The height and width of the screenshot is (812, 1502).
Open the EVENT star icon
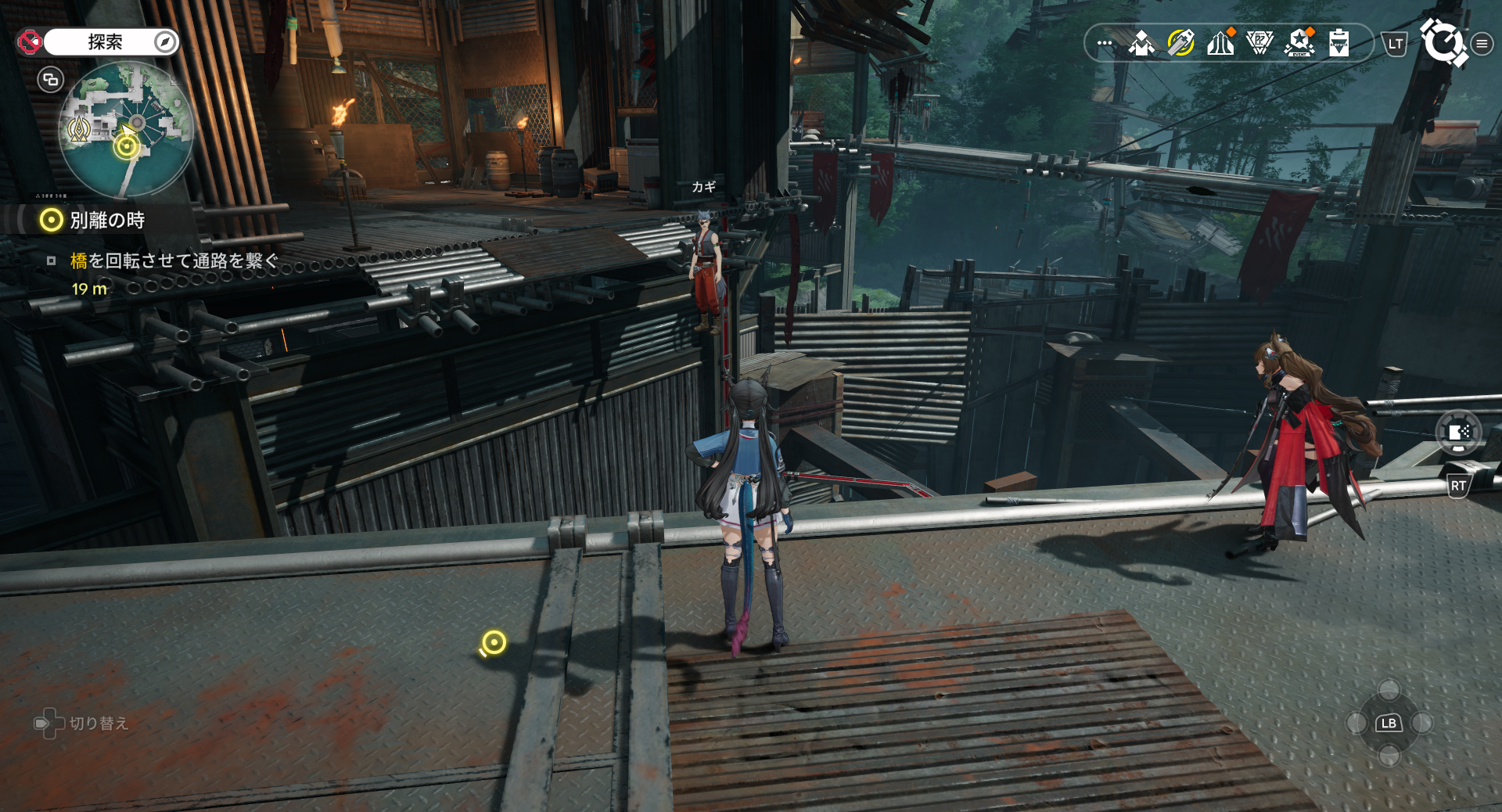(1299, 43)
